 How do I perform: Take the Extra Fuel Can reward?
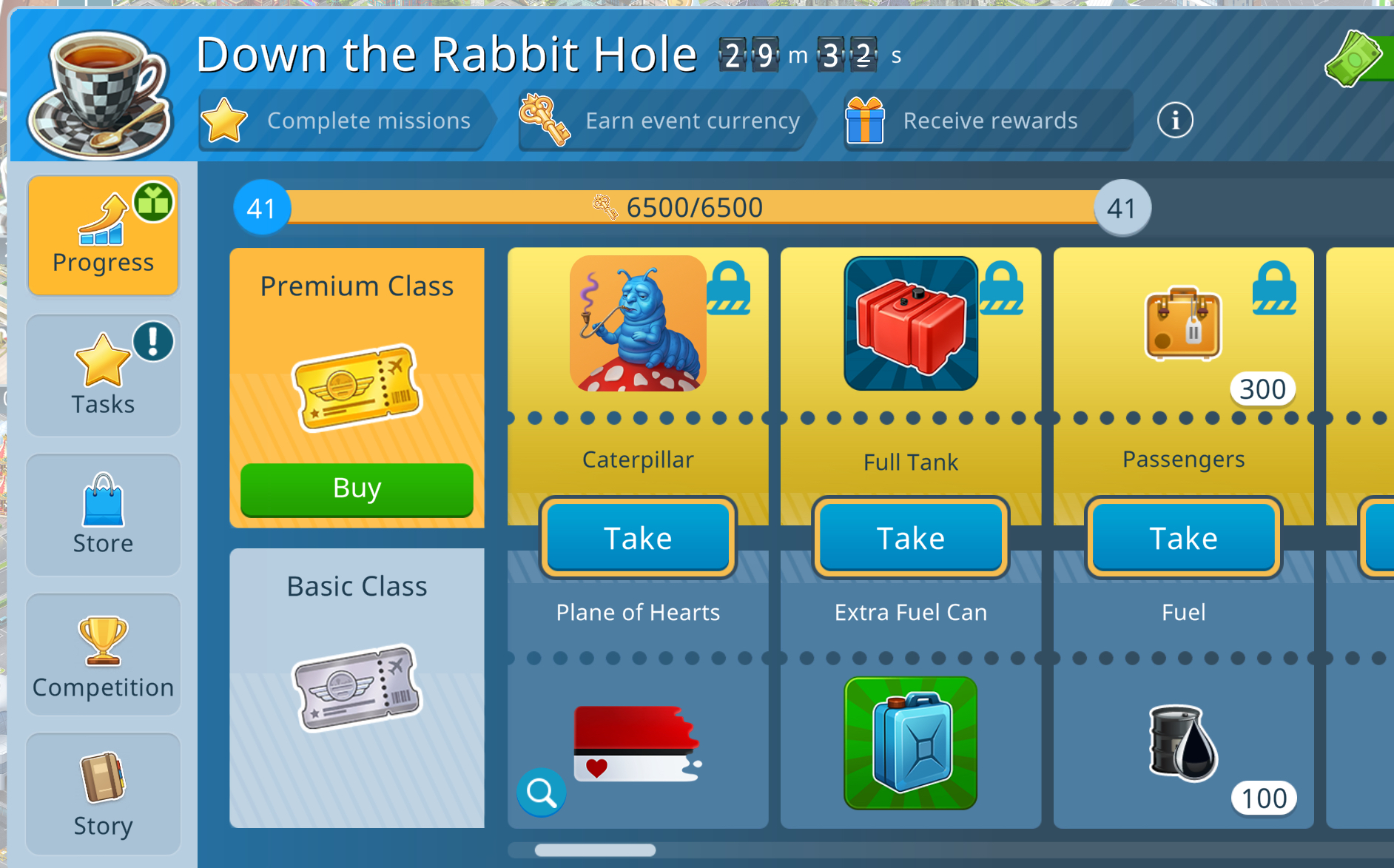(x=910, y=538)
